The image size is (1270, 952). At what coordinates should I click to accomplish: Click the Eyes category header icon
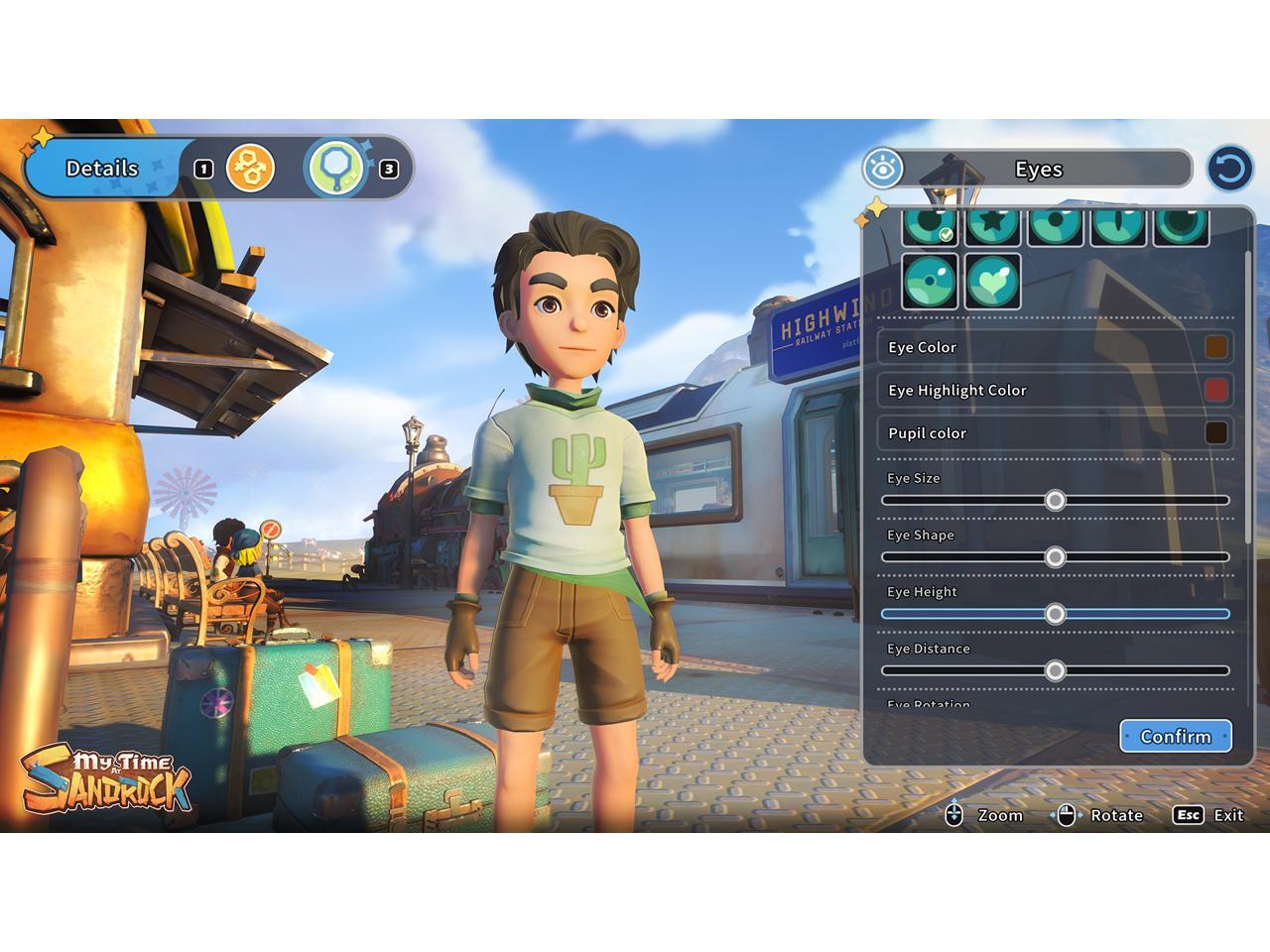882,169
